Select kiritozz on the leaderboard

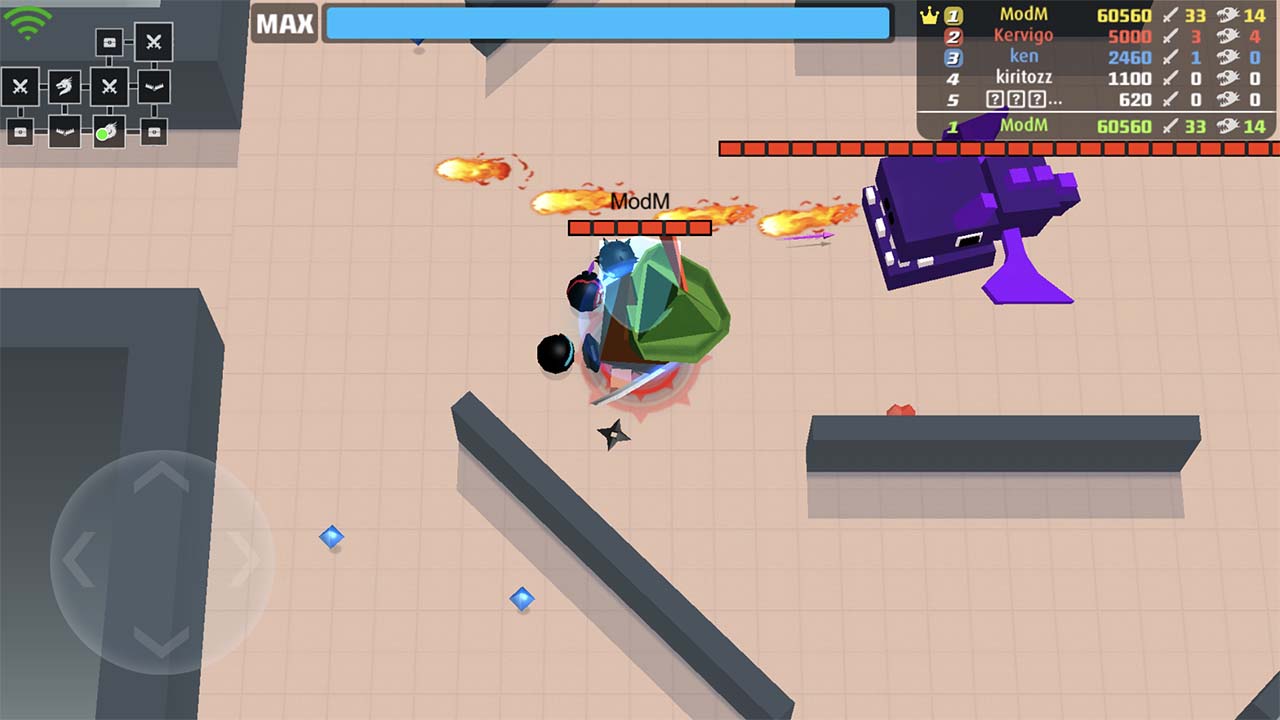pyautogui.click(x=1025, y=77)
